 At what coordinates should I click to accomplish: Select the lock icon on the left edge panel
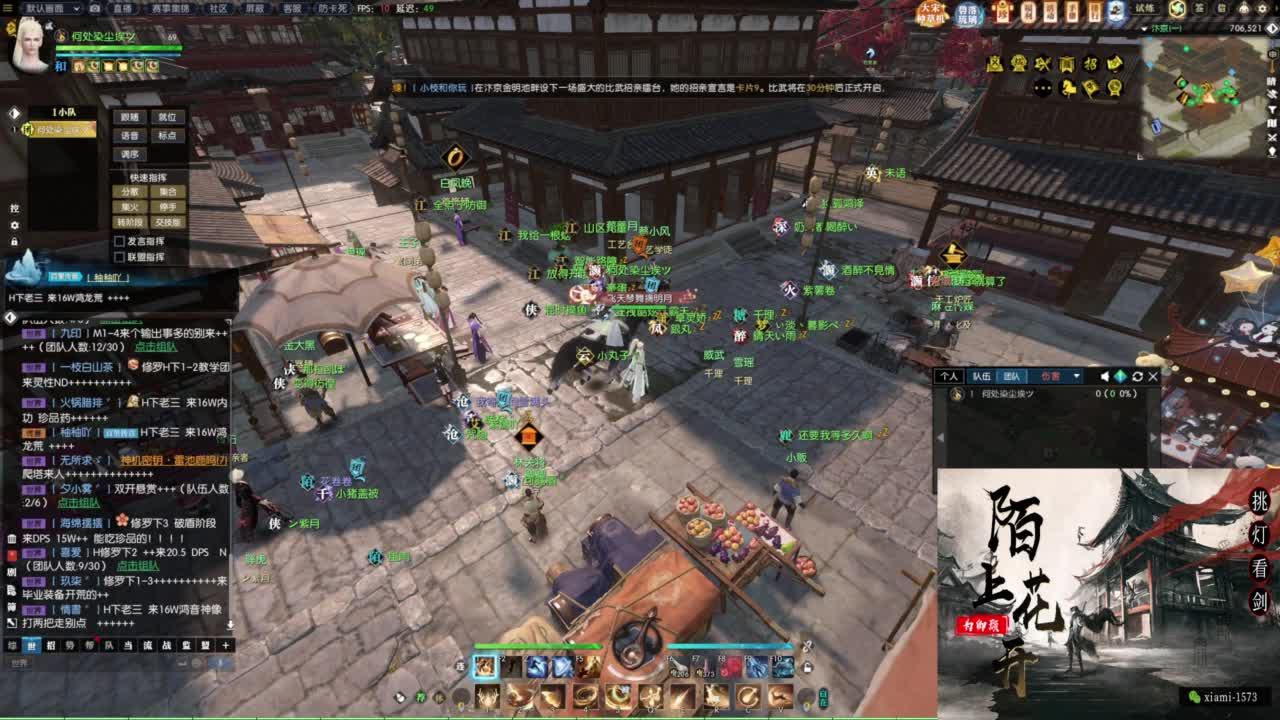pyautogui.click(x=14, y=241)
